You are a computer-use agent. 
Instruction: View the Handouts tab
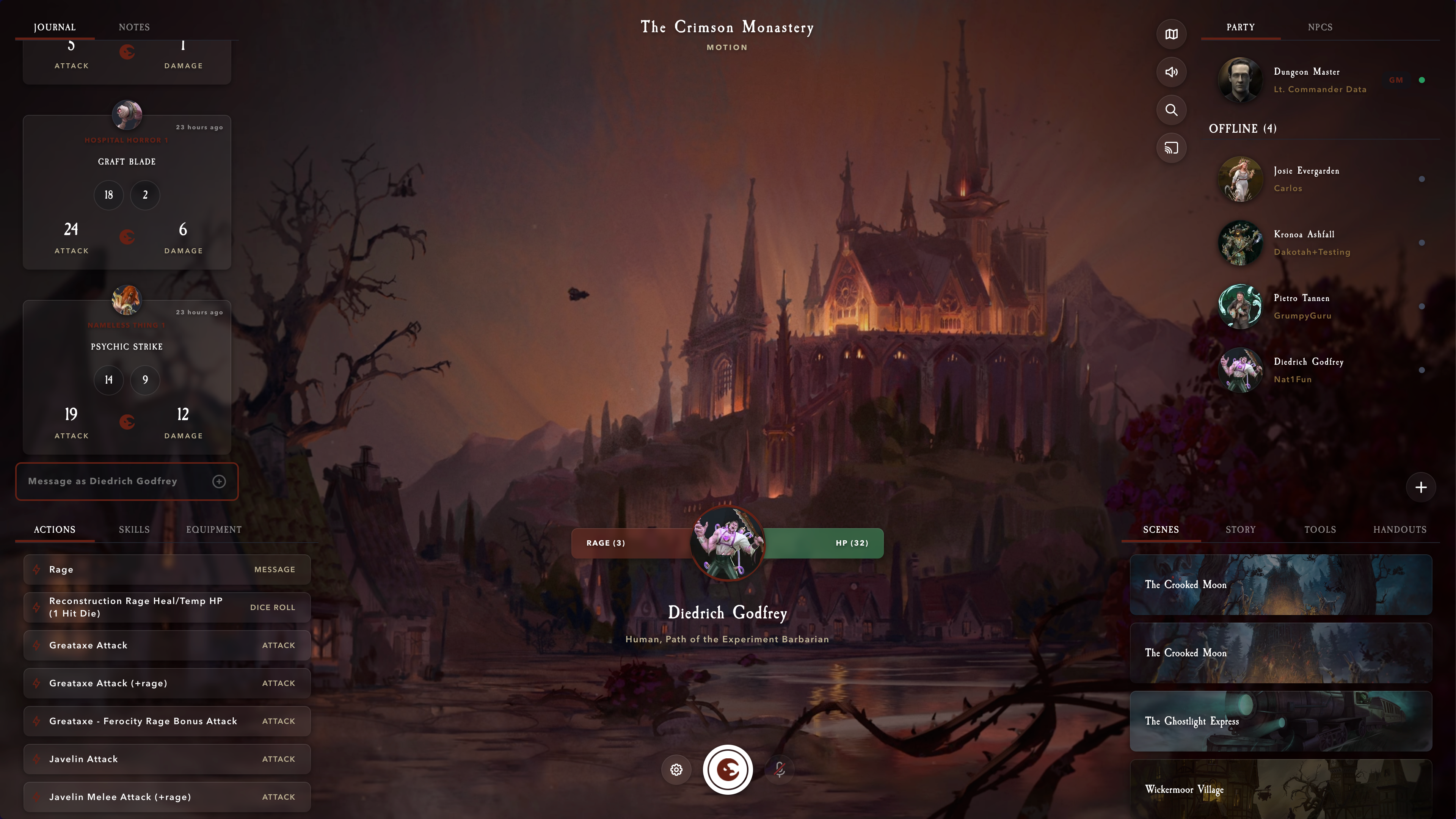tap(1400, 530)
